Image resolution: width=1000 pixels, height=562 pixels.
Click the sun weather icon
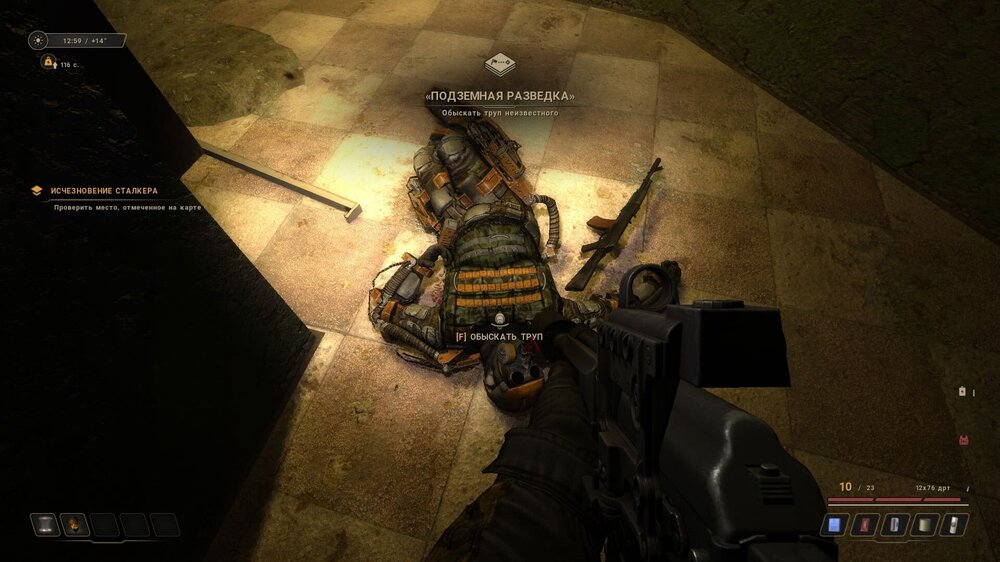click(39, 41)
